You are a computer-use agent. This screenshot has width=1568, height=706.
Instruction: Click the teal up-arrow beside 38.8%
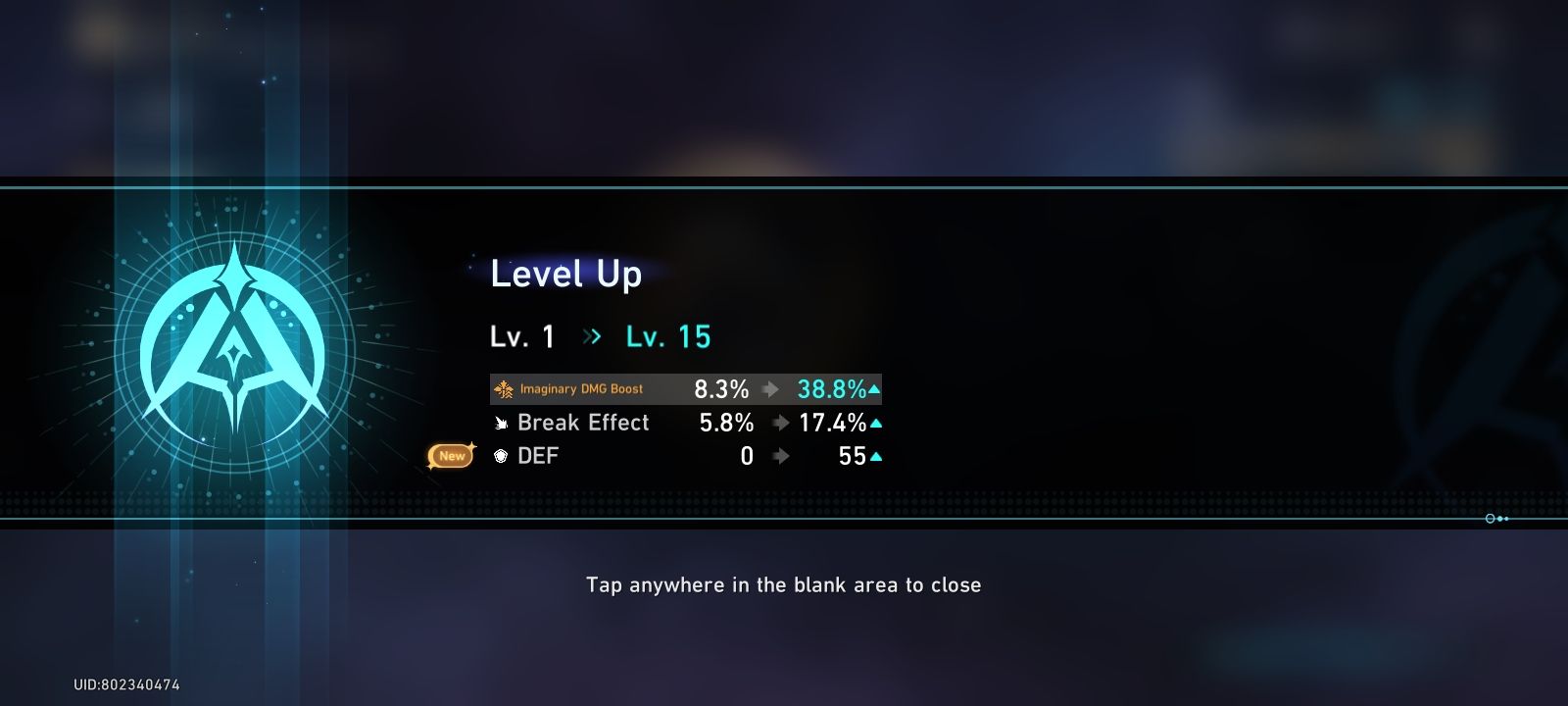pyautogui.click(x=872, y=388)
